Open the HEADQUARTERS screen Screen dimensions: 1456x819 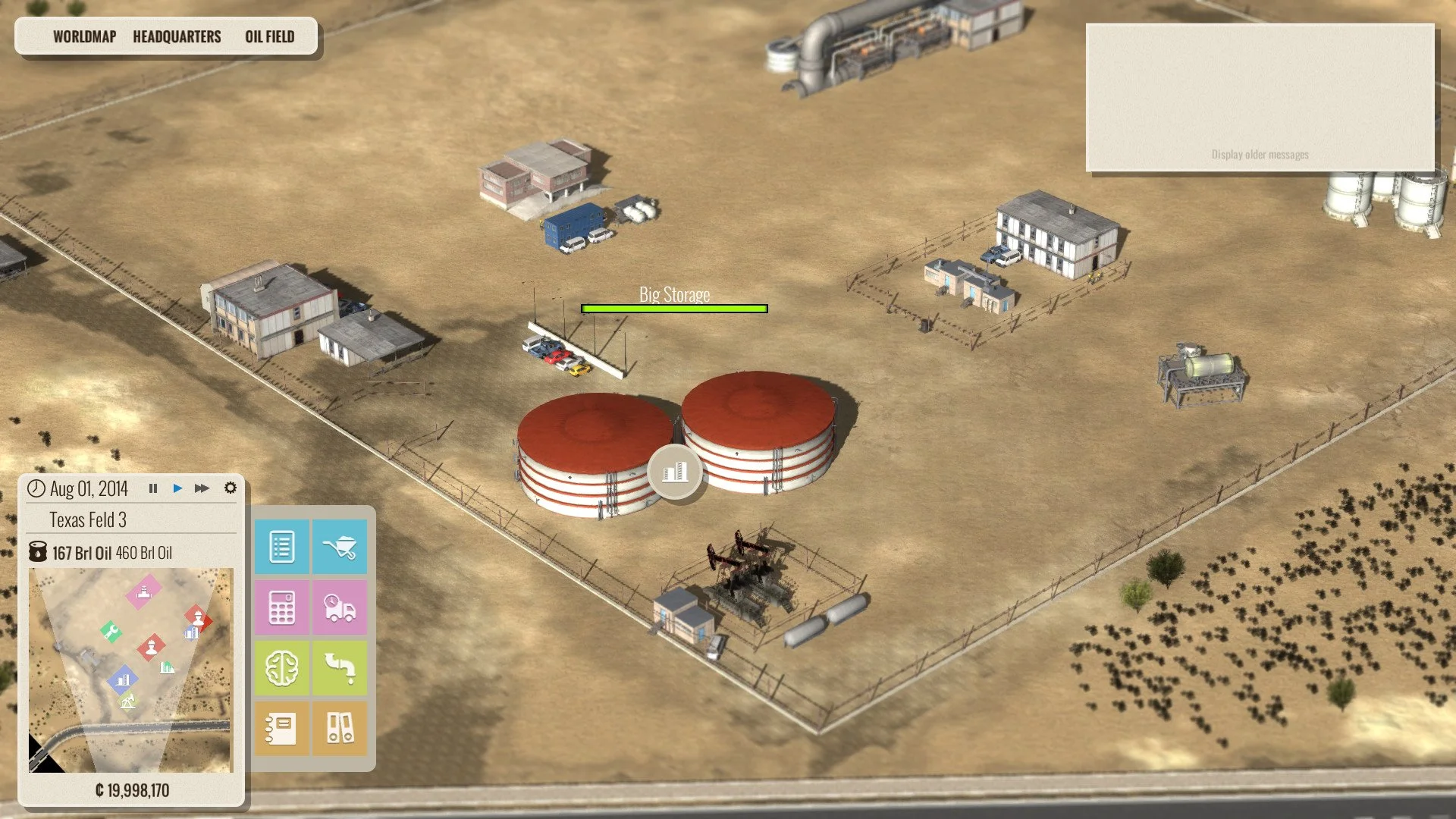175,36
